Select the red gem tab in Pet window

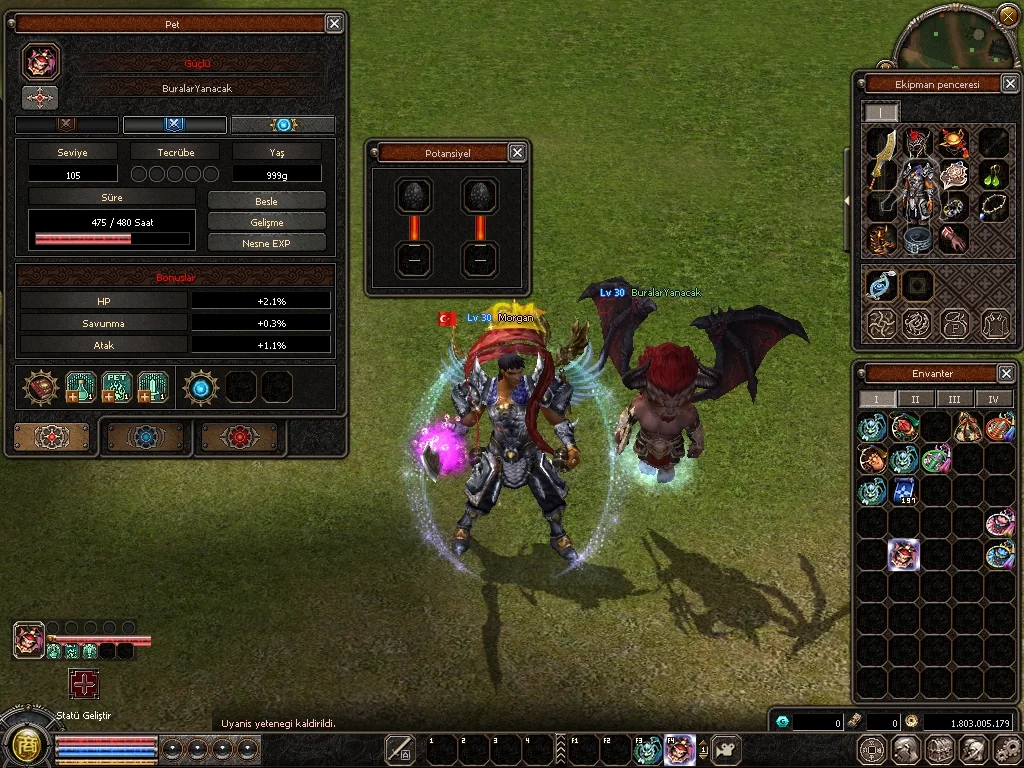(x=240, y=437)
